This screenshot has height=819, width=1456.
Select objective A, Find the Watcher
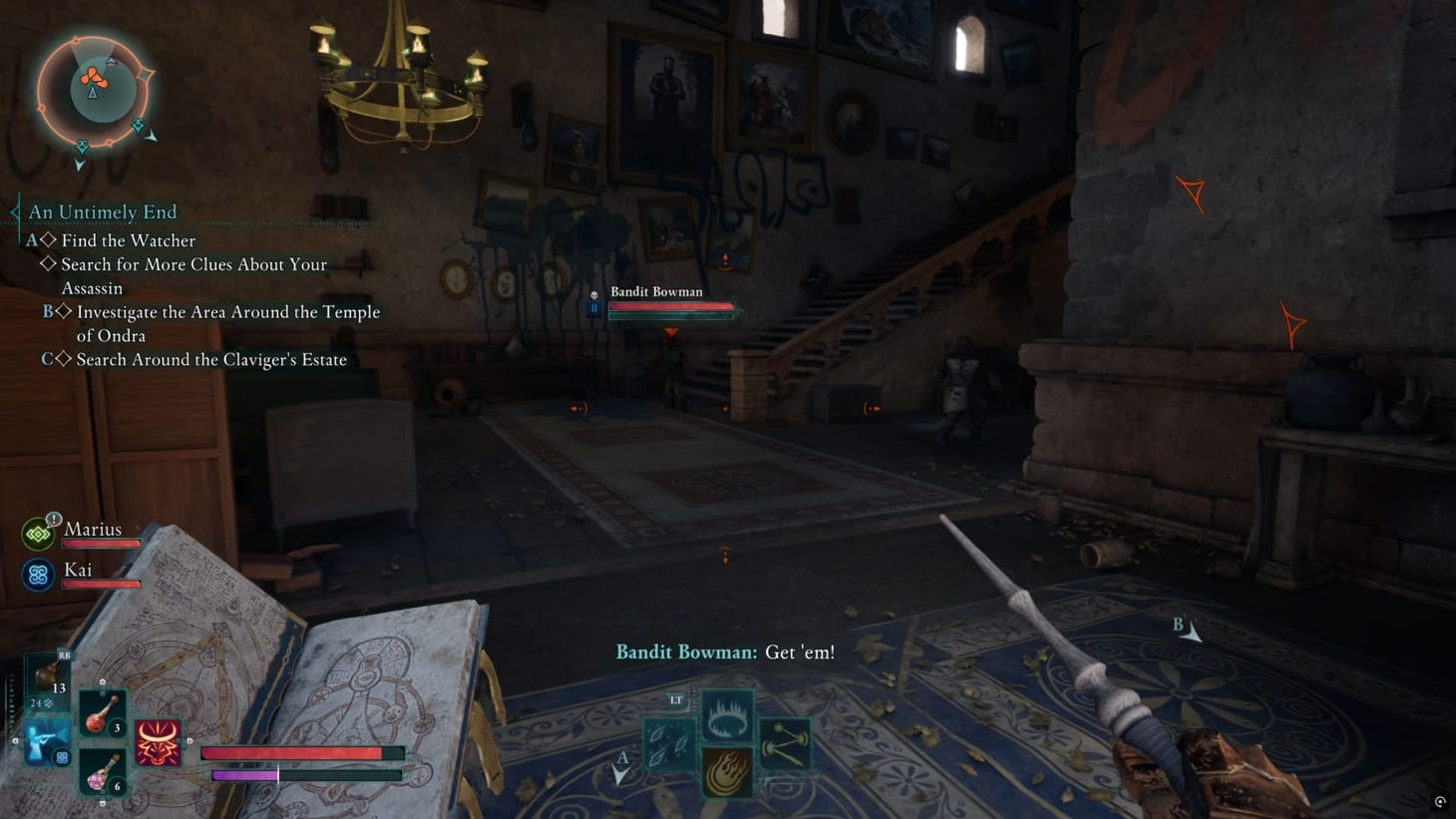point(129,239)
